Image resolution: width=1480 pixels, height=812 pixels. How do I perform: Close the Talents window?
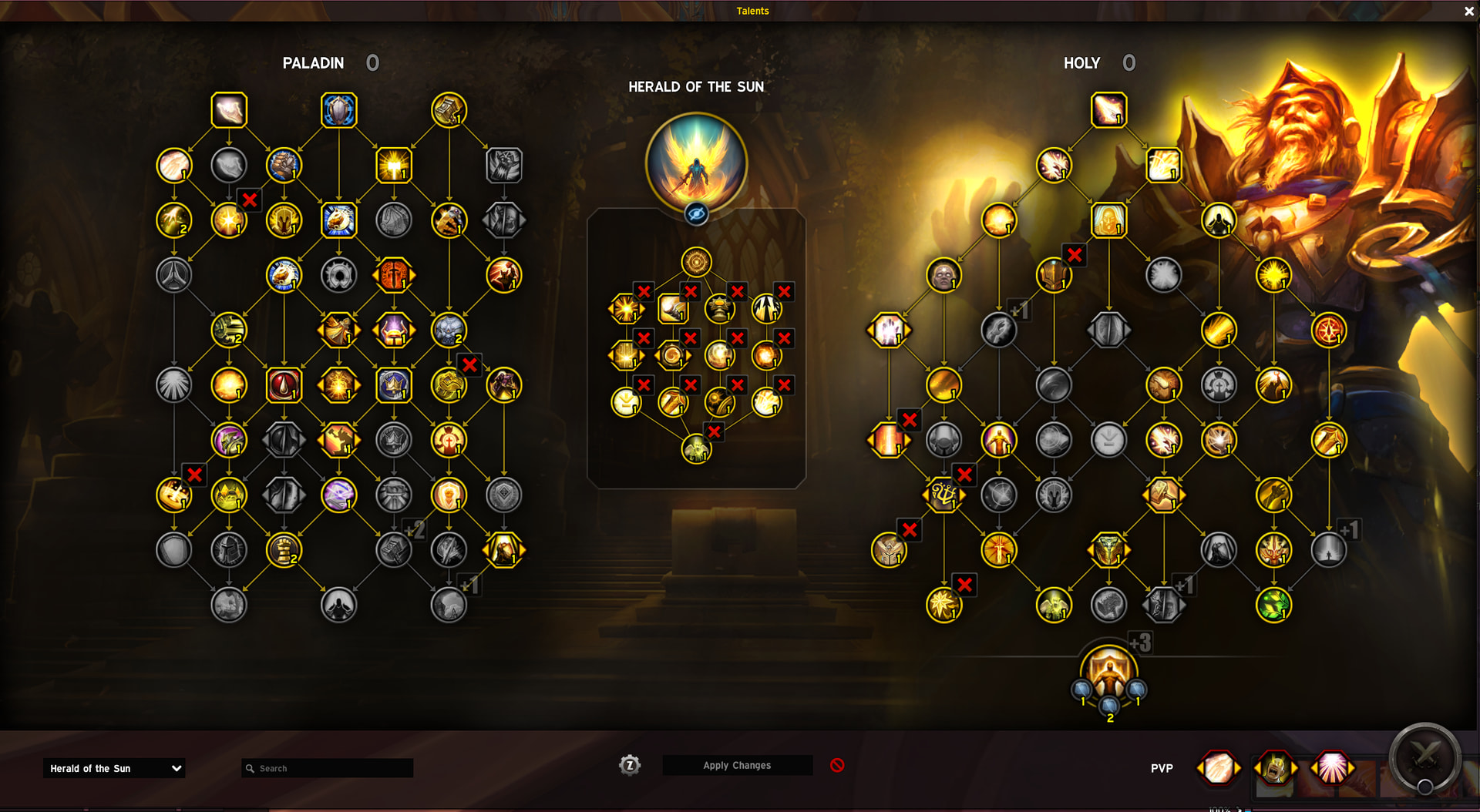(x=1468, y=11)
